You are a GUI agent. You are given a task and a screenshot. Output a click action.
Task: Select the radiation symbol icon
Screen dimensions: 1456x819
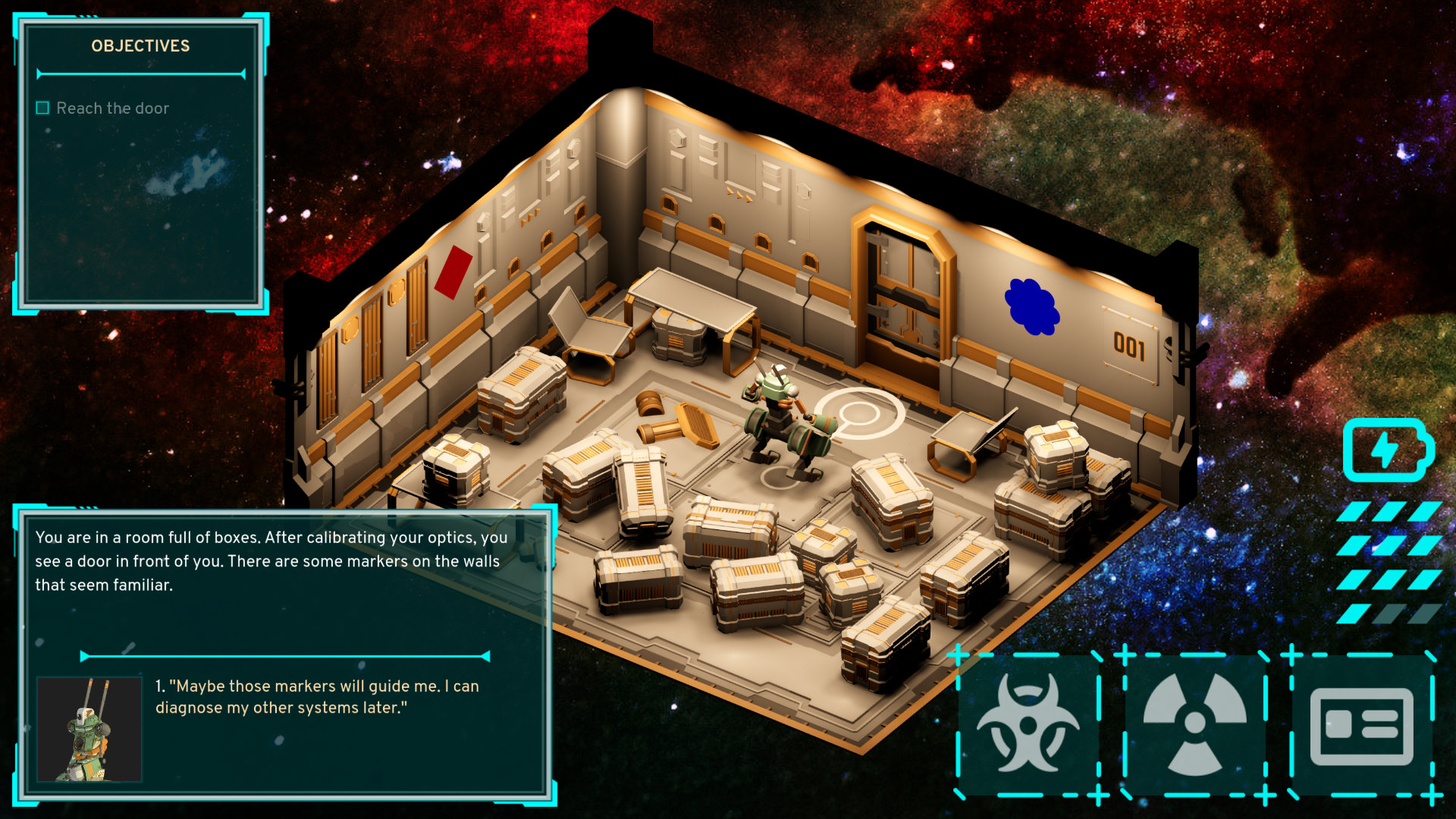click(x=1194, y=724)
